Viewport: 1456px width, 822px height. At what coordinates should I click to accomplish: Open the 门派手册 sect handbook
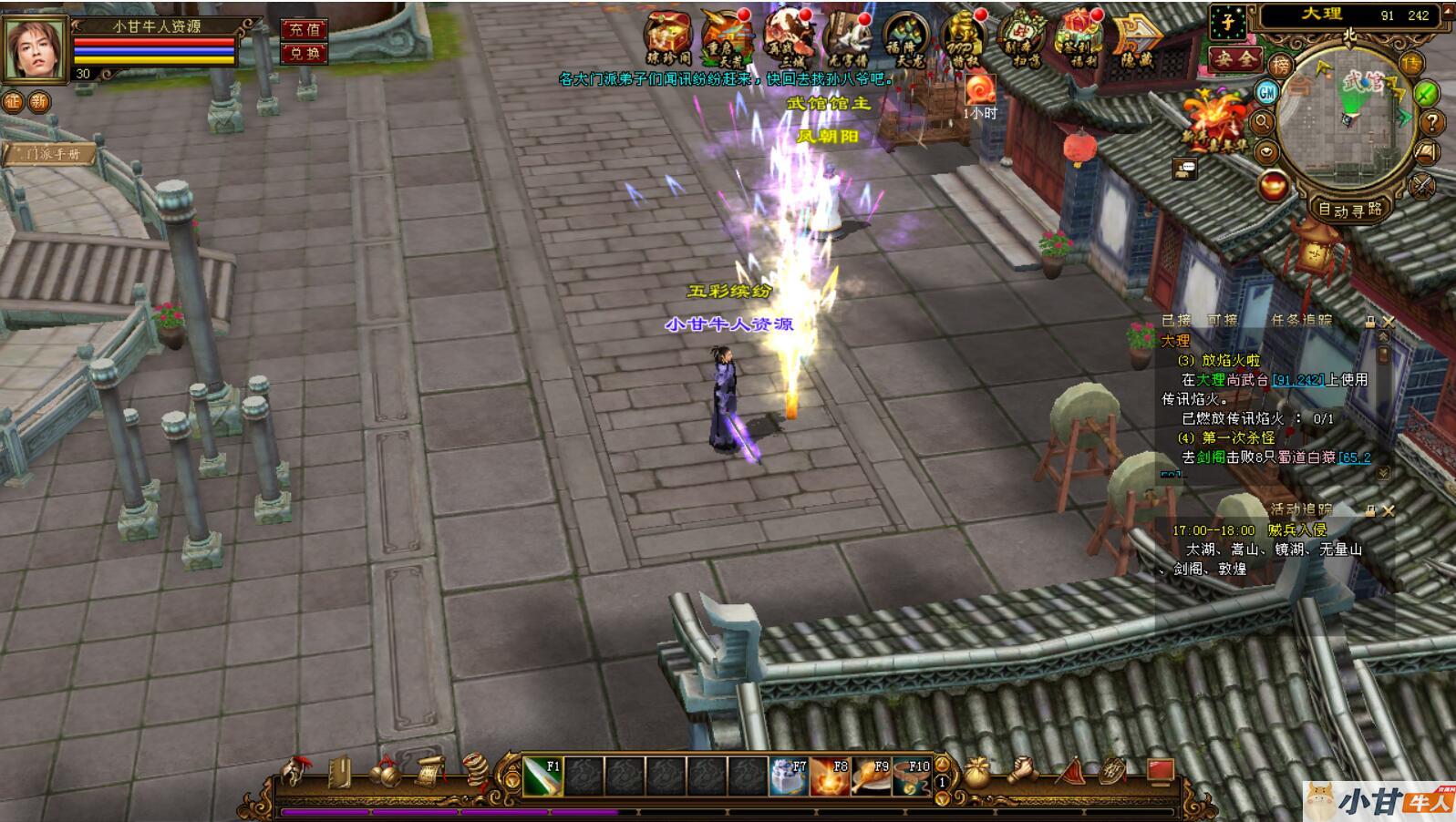tap(51, 154)
